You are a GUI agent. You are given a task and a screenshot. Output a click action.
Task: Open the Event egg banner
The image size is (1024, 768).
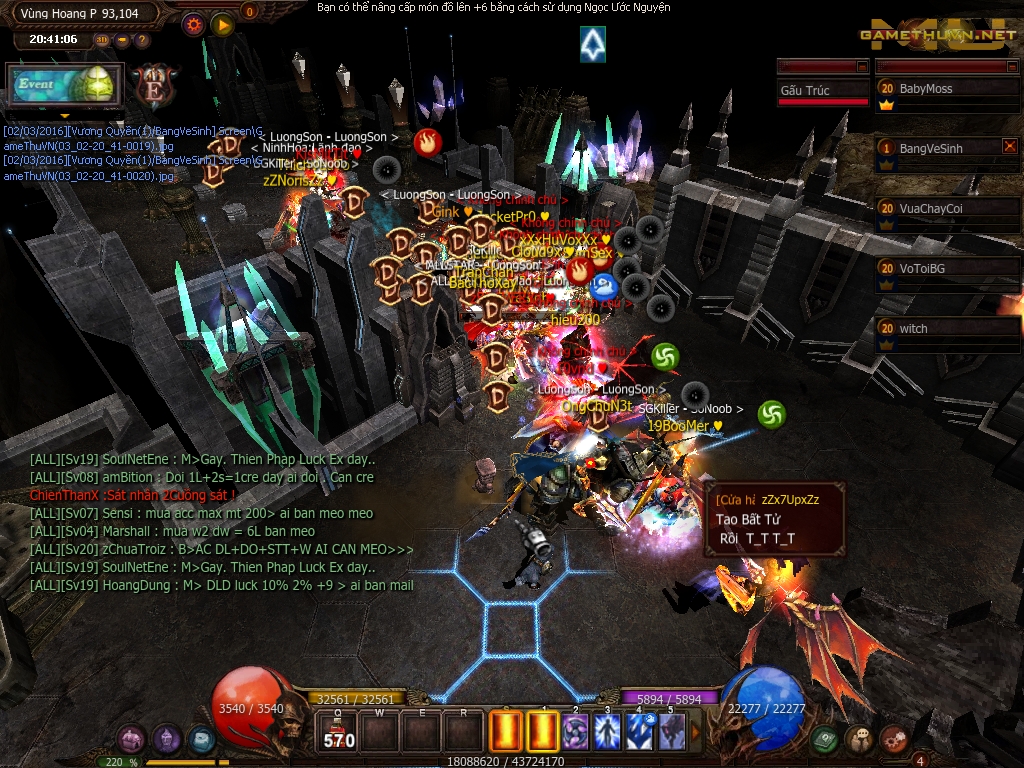[x=64, y=85]
